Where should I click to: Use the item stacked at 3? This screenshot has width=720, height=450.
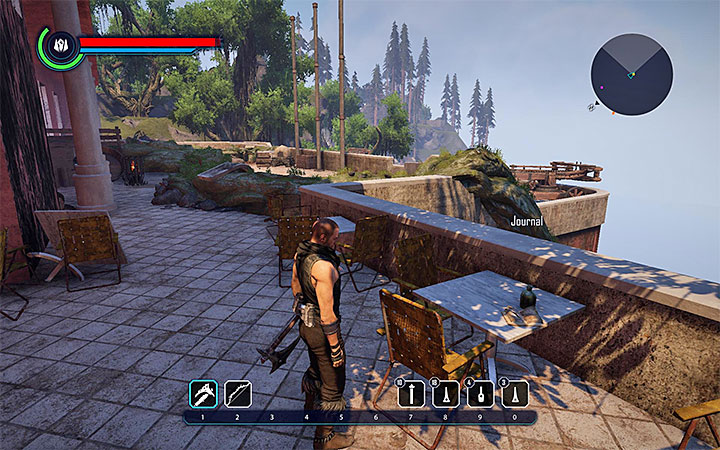pos(516,394)
